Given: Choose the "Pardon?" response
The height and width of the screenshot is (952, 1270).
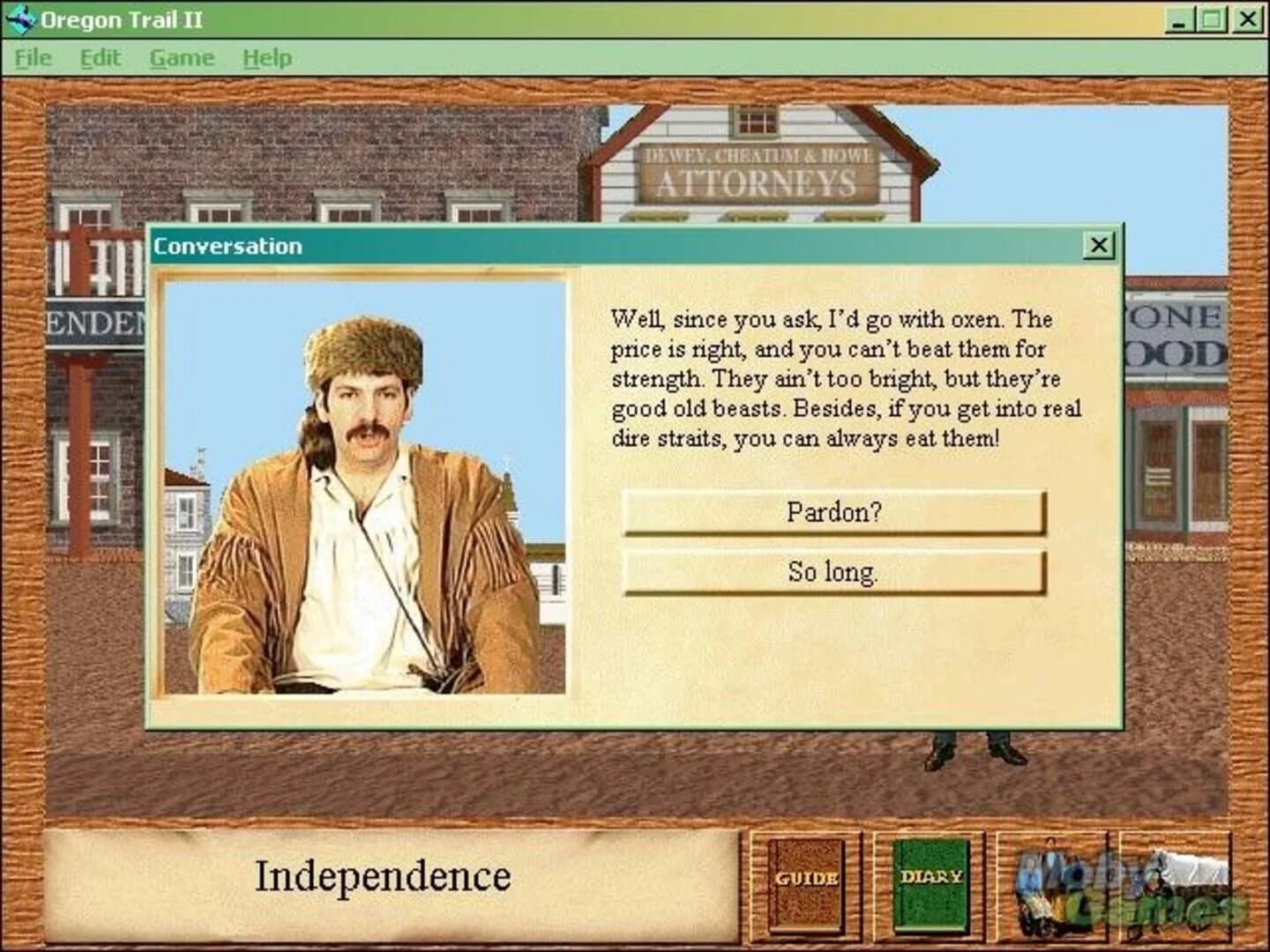Looking at the screenshot, I should click(x=833, y=512).
